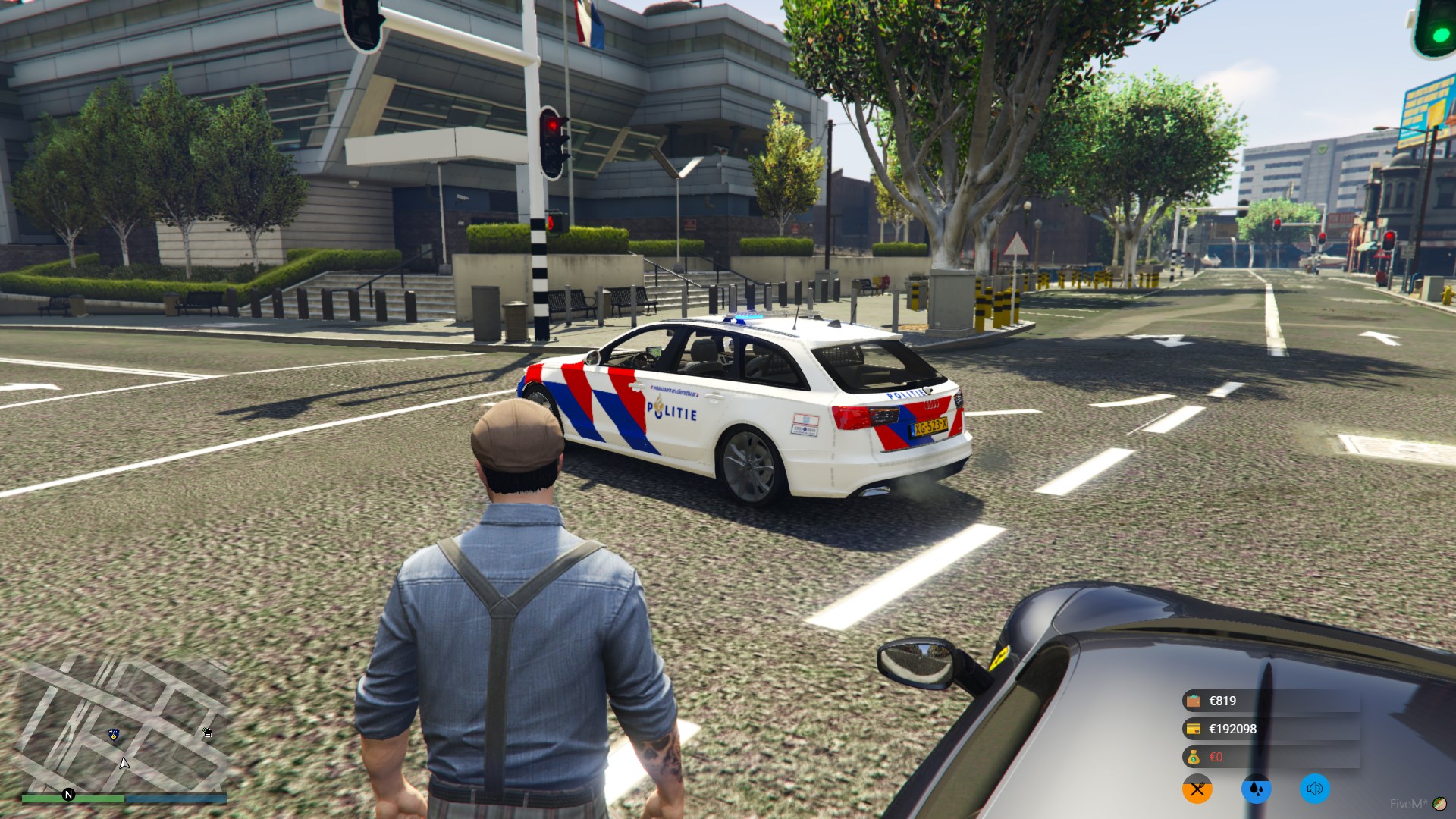1456x819 pixels.
Task: Click the blue speaker voice icon
Action: pos(1315,789)
